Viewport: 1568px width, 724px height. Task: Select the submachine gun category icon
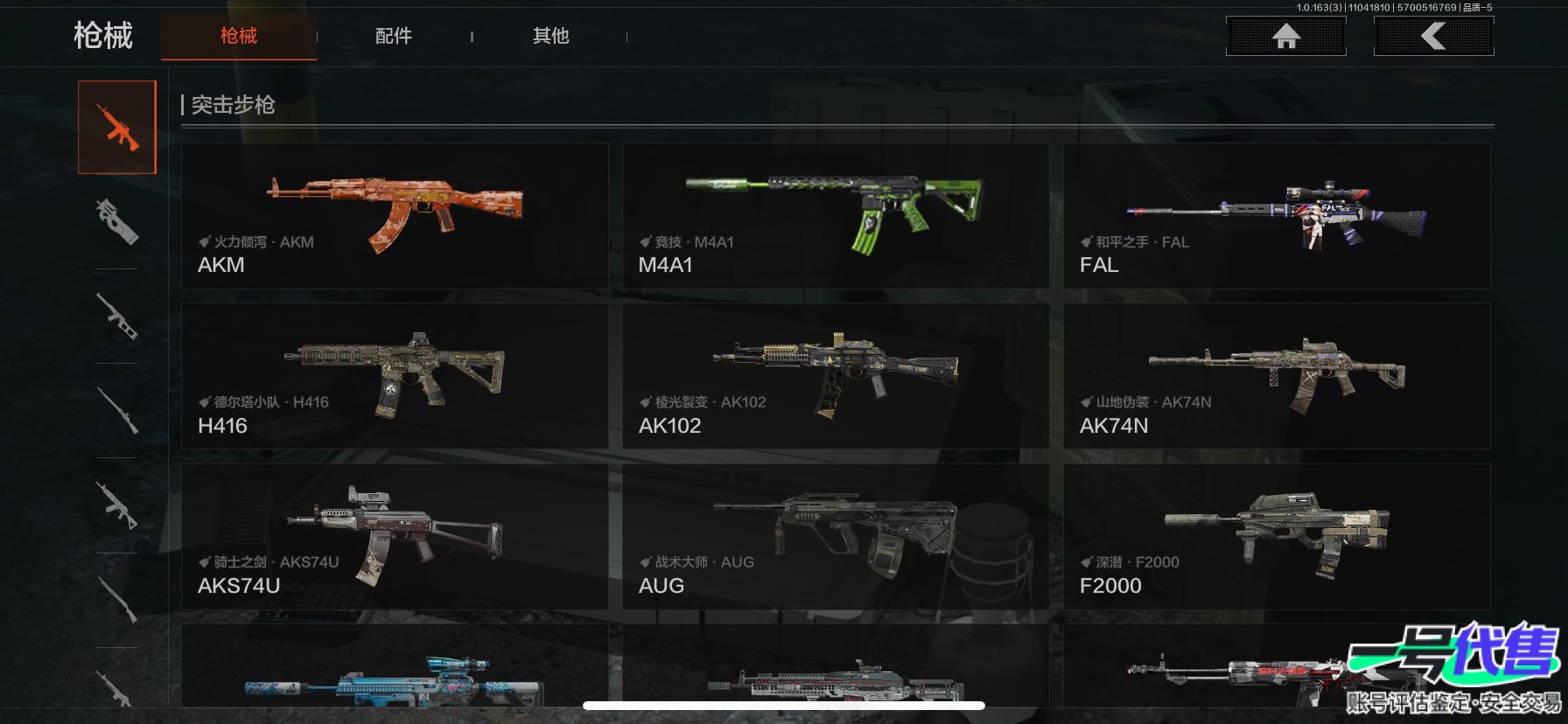[117, 221]
